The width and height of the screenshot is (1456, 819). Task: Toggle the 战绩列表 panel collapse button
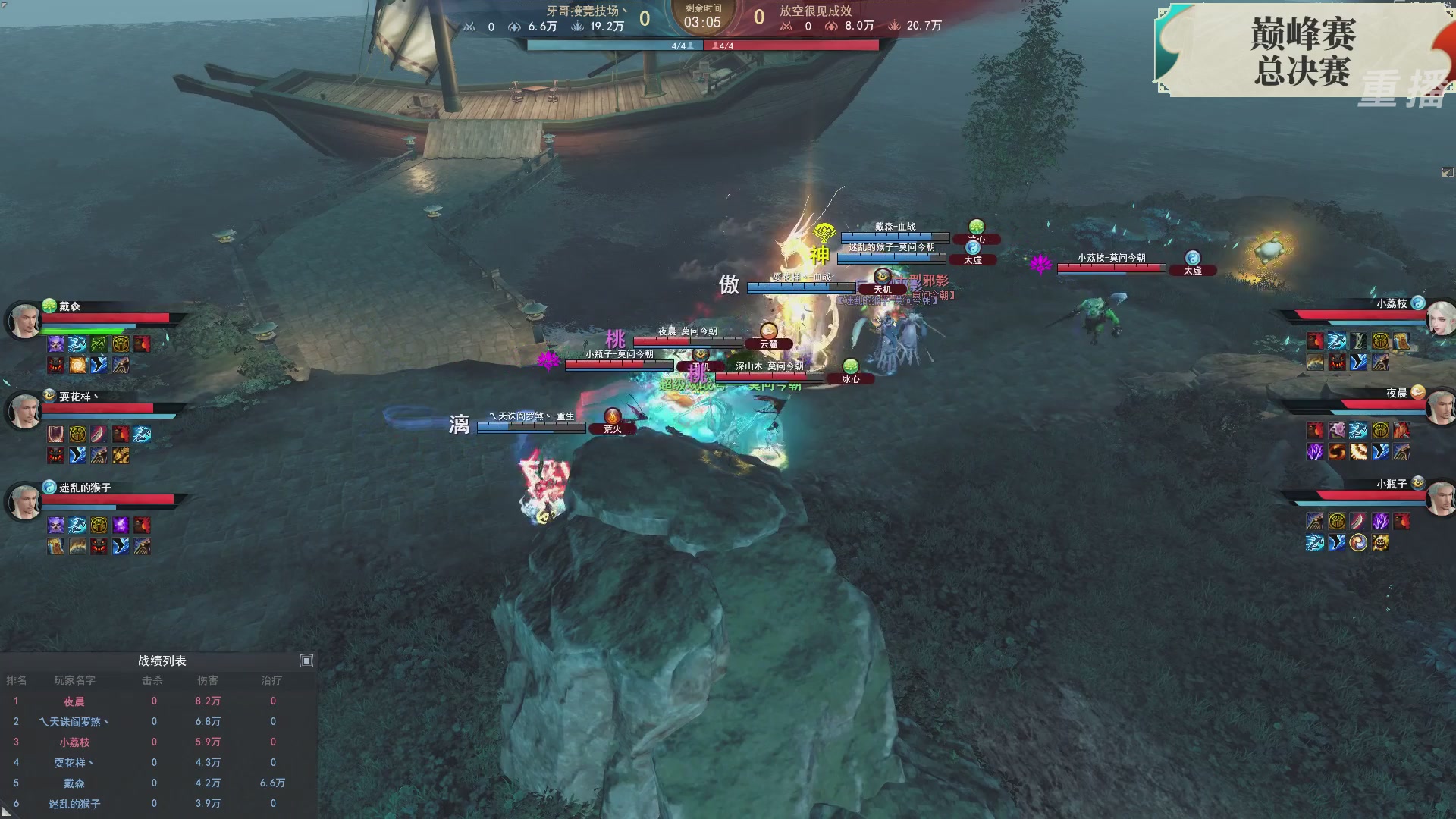tap(307, 661)
